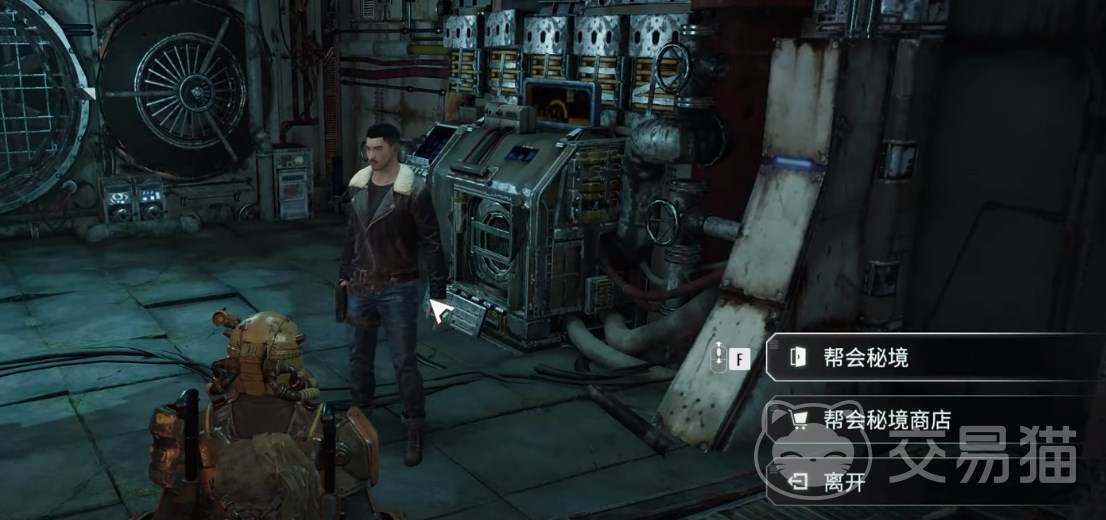The height and width of the screenshot is (520, 1106).
Task: Open the 帮会秘境商店 shop option
Action: pyautogui.click(x=886, y=420)
